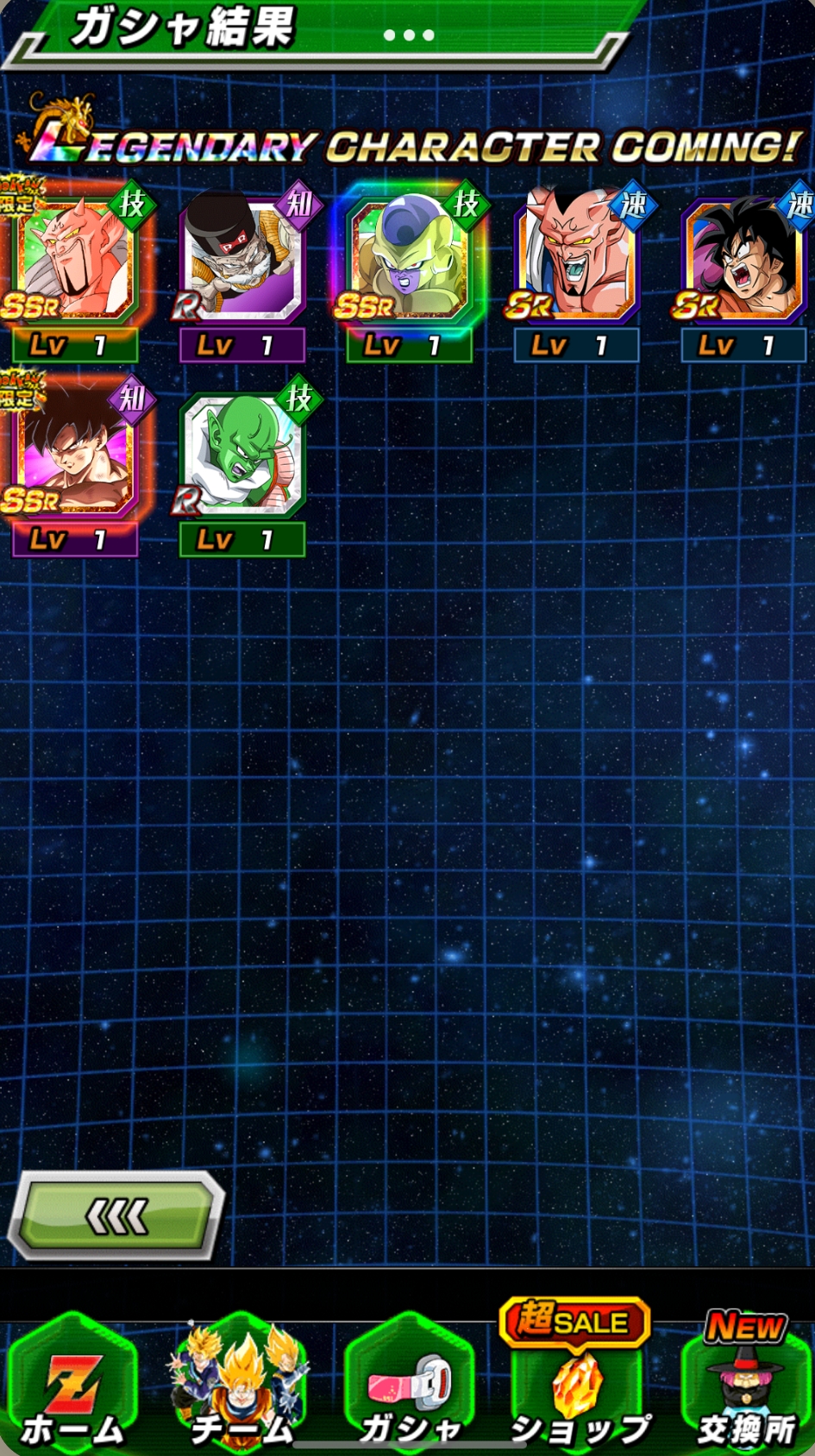
Task: Pick the SR Yamcha card
Action: coord(743,259)
